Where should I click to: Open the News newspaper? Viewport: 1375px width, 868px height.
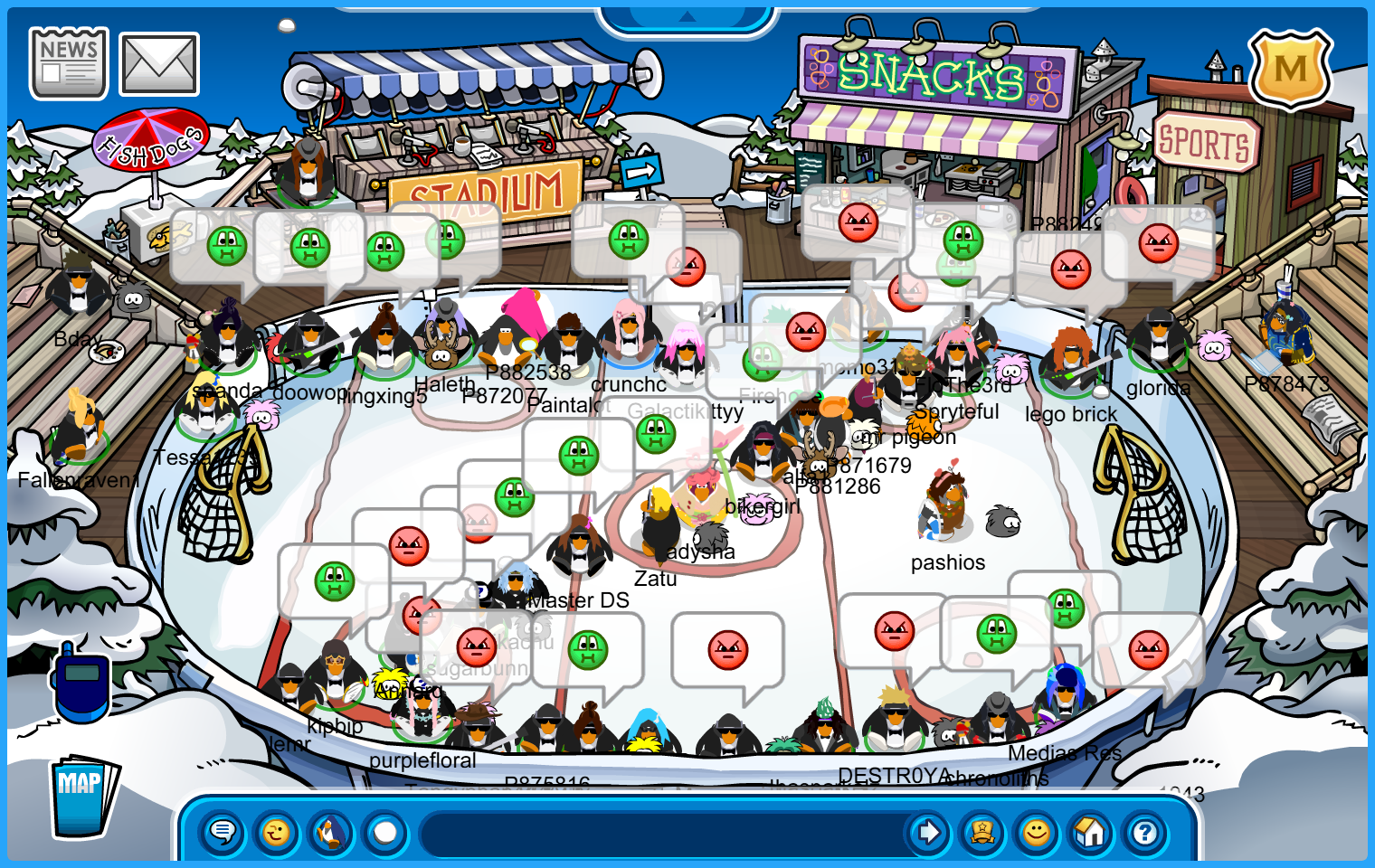[69, 63]
